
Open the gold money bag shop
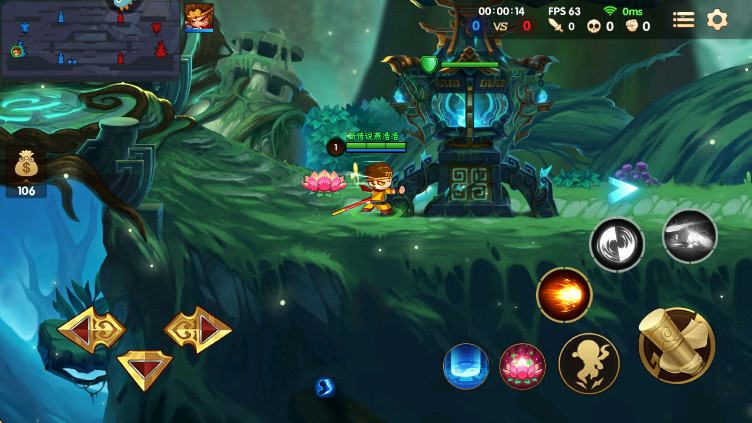pos(26,166)
